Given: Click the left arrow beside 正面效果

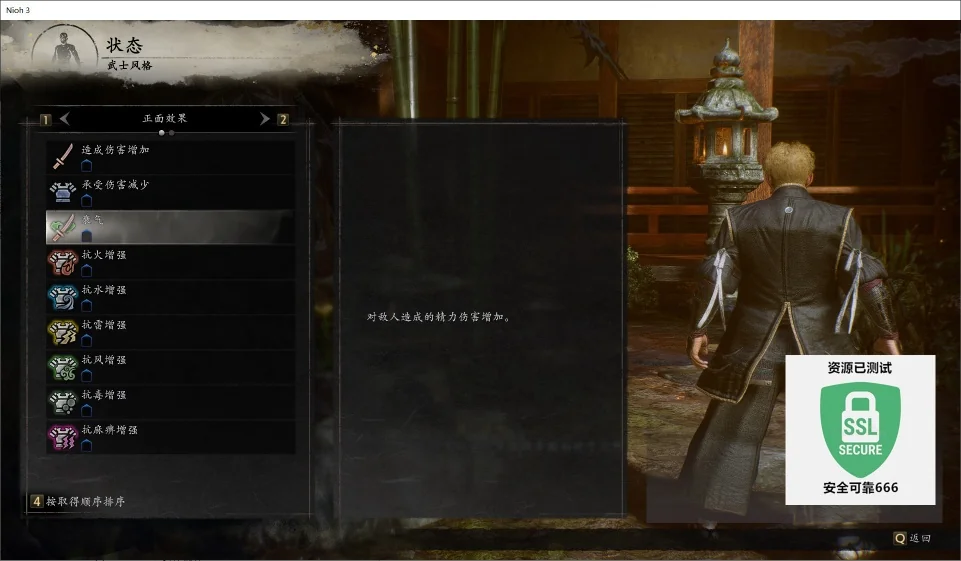Looking at the screenshot, I should pos(65,119).
